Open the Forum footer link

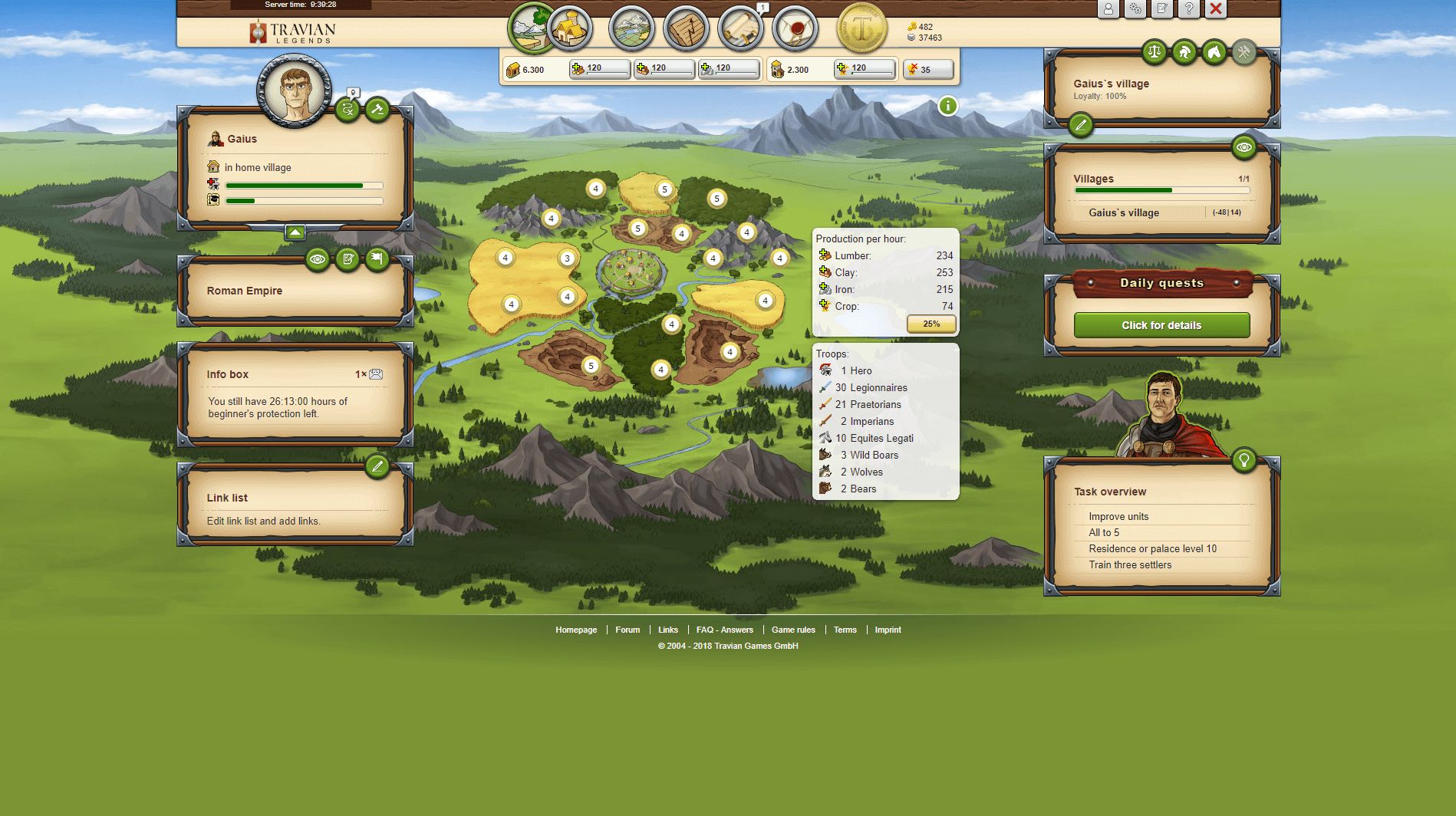(x=628, y=630)
